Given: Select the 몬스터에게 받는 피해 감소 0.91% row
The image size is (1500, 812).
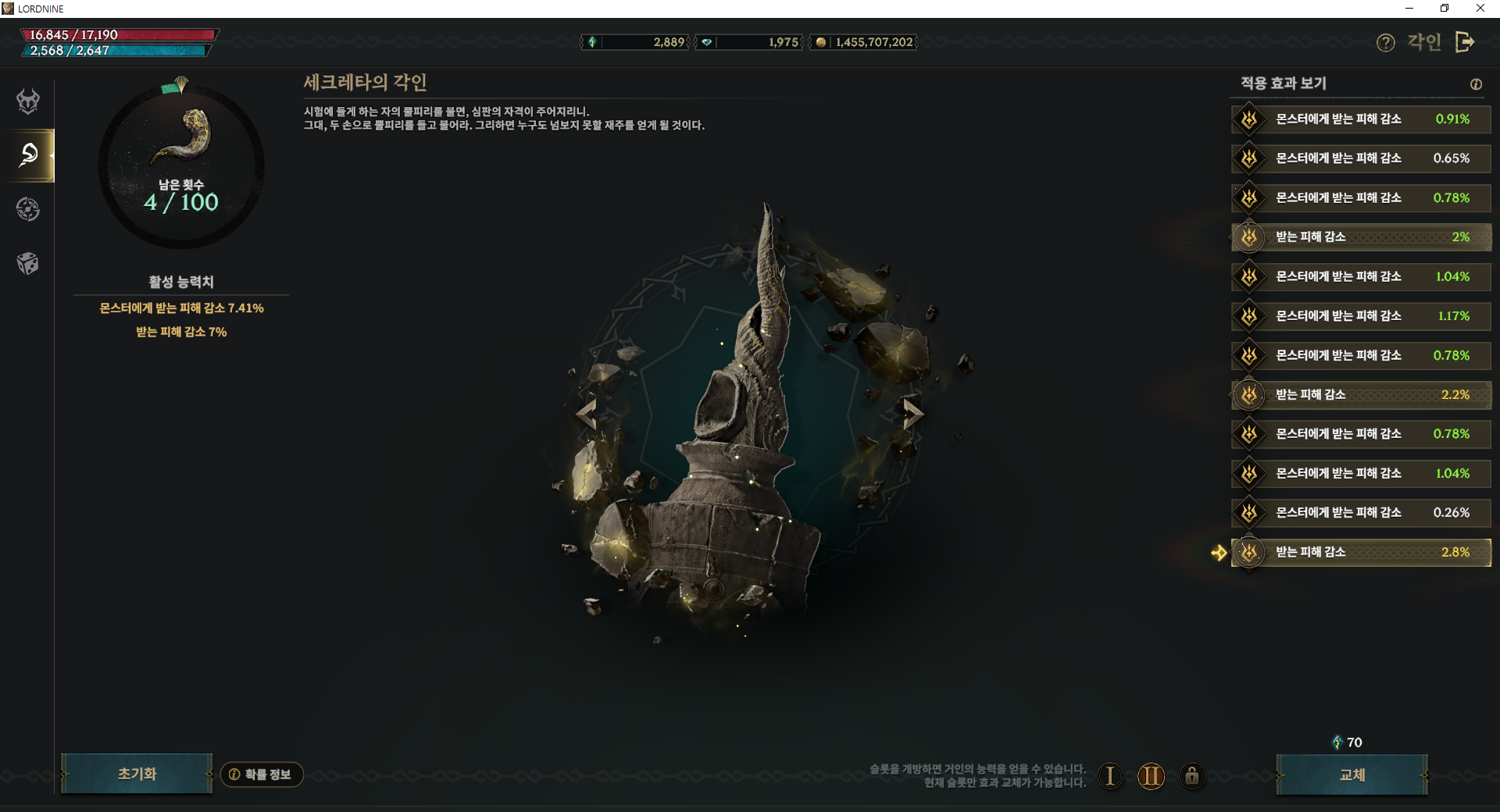Looking at the screenshot, I should tap(1361, 119).
